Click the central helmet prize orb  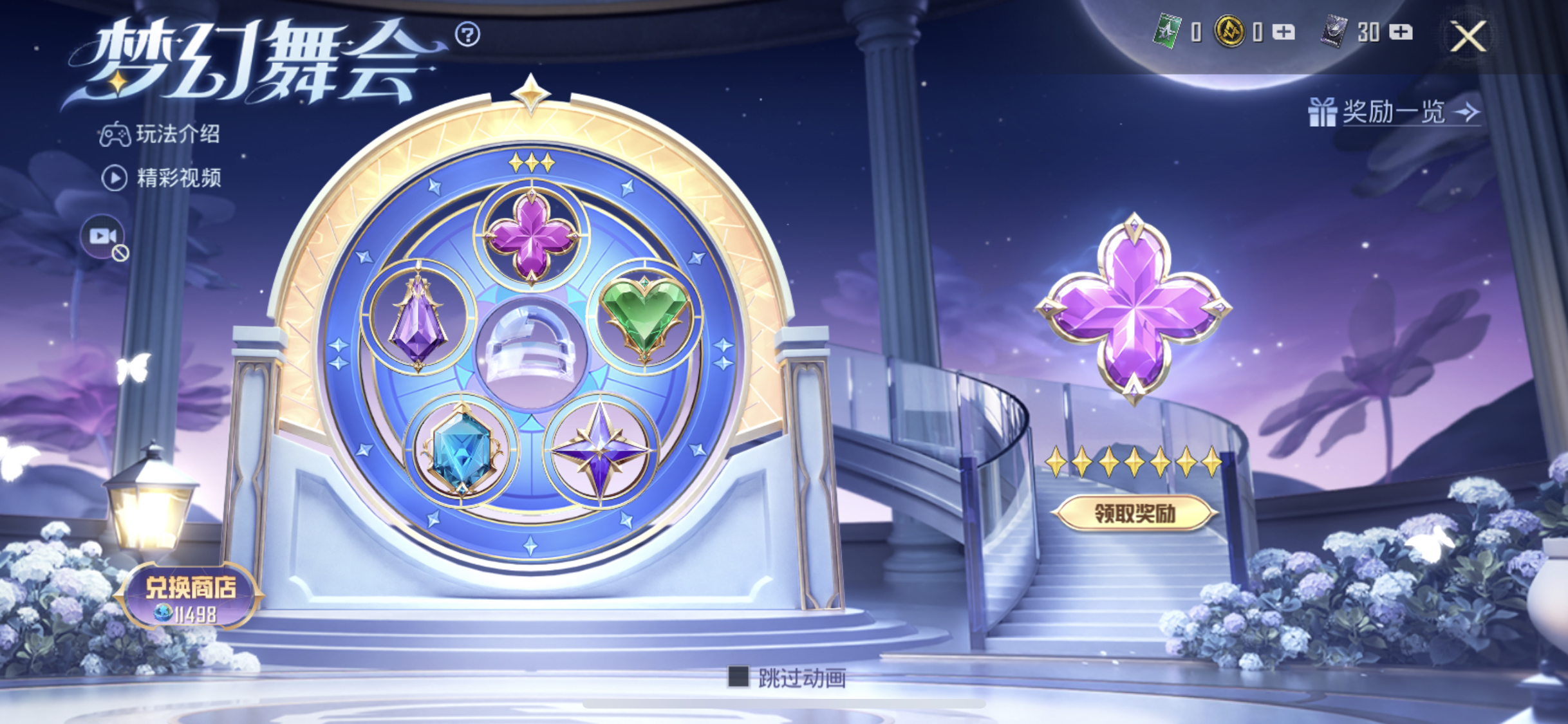click(x=531, y=351)
